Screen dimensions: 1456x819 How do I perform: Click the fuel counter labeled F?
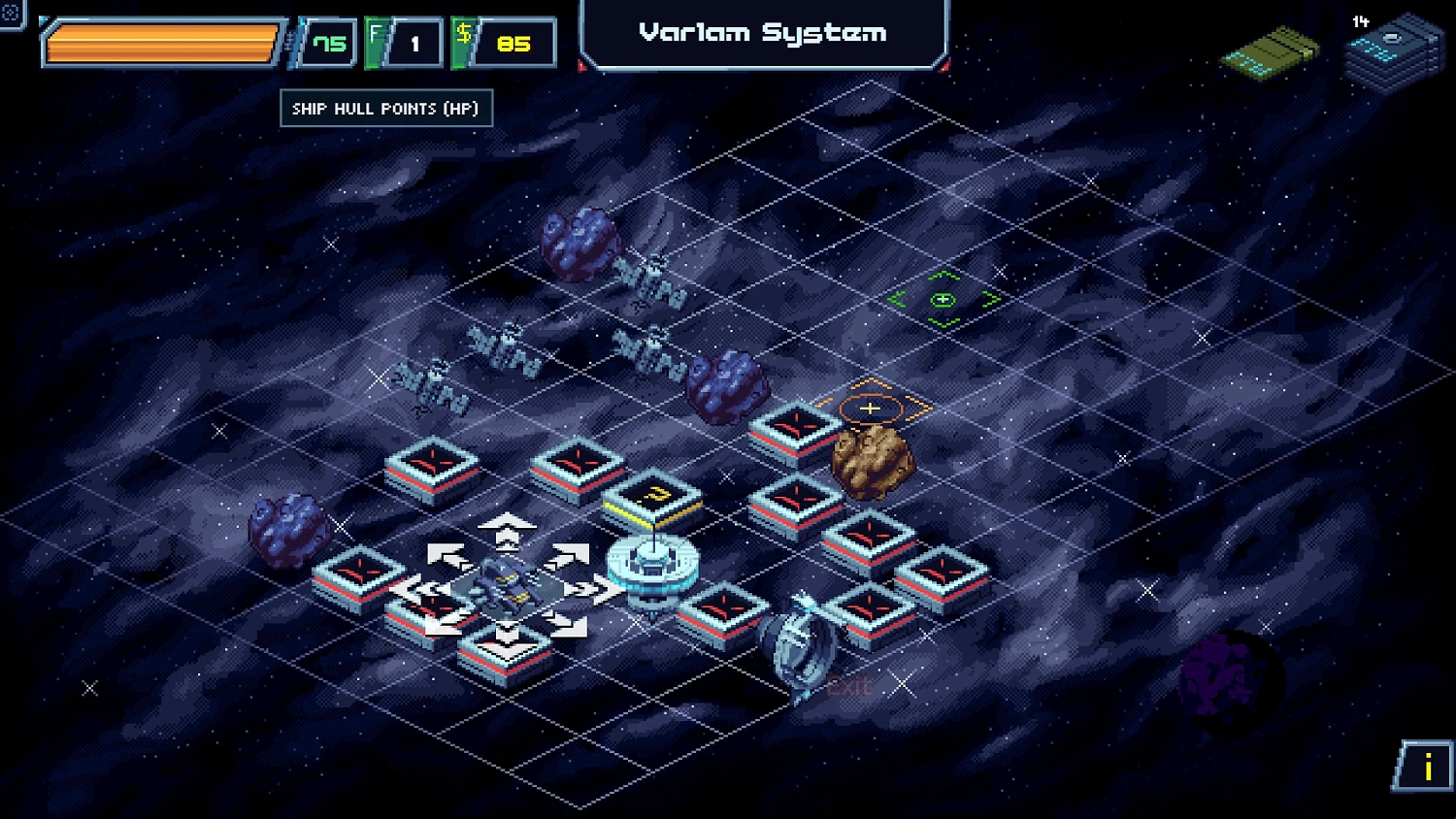coord(404,41)
